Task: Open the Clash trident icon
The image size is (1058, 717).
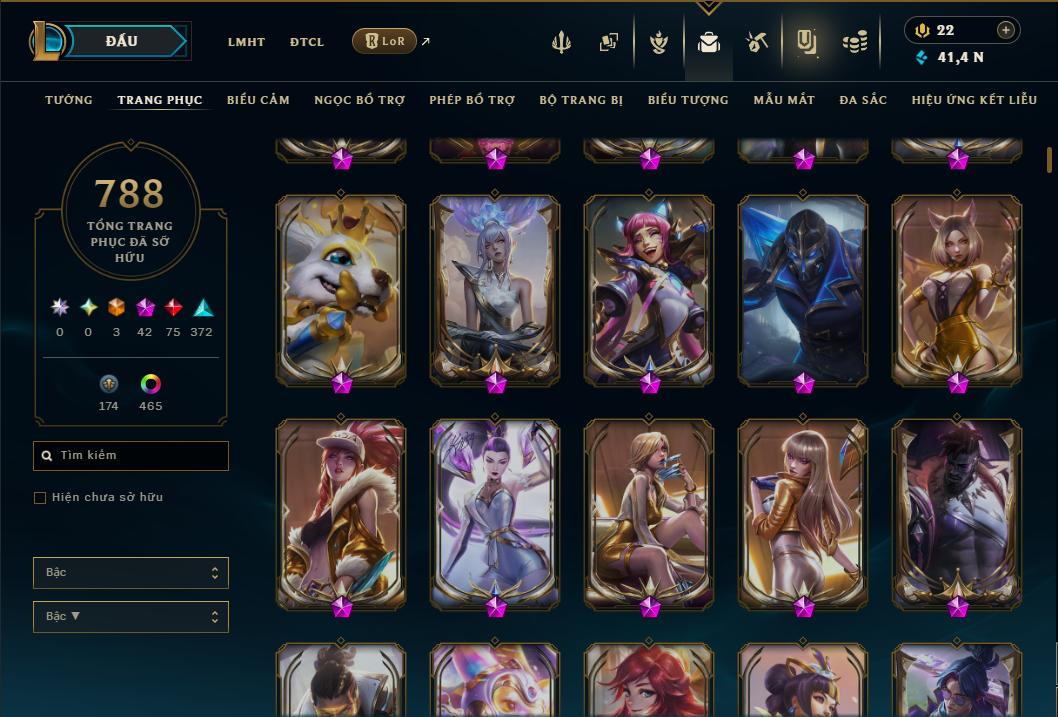Action: tap(562, 42)
